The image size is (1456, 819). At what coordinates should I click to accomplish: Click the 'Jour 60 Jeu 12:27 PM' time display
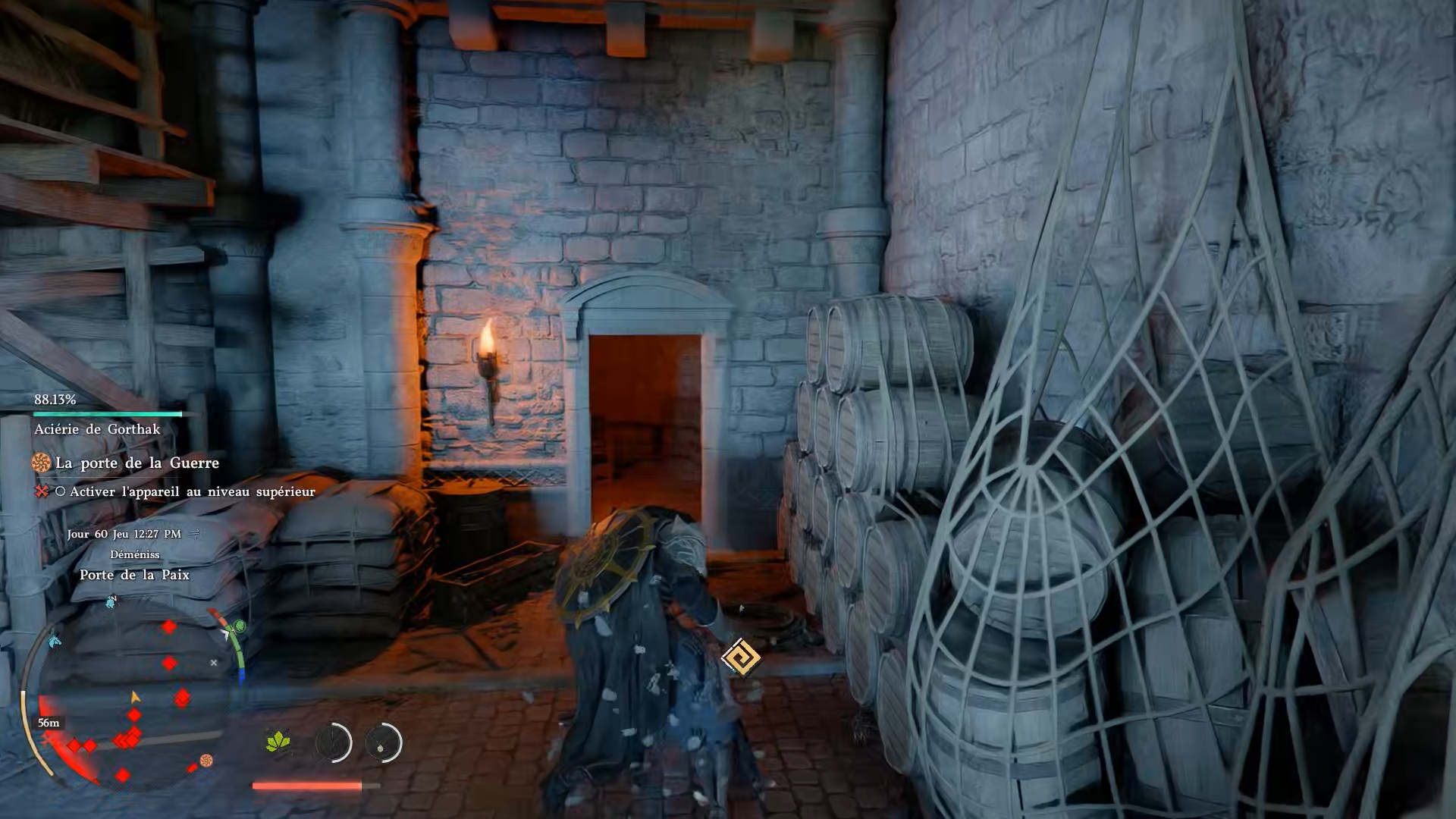[124, 534]
